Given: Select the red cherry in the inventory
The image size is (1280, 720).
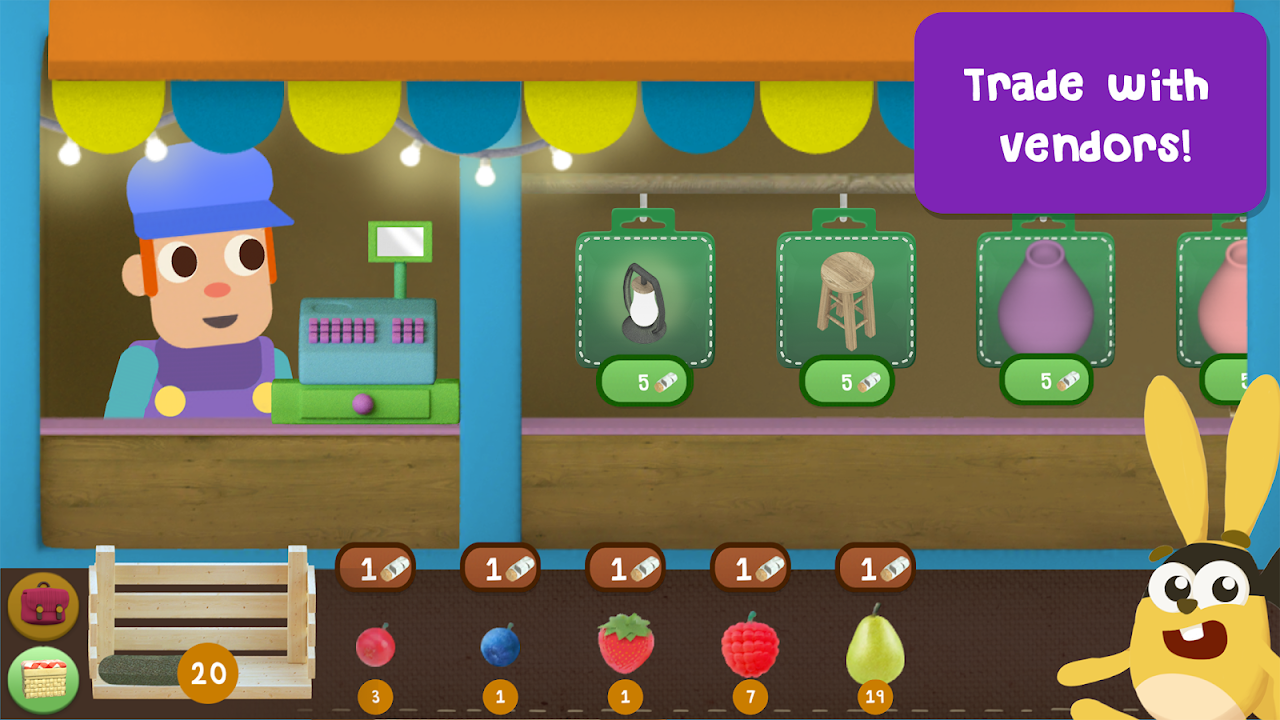Looking at the screenshot, I should pos(375,645).
